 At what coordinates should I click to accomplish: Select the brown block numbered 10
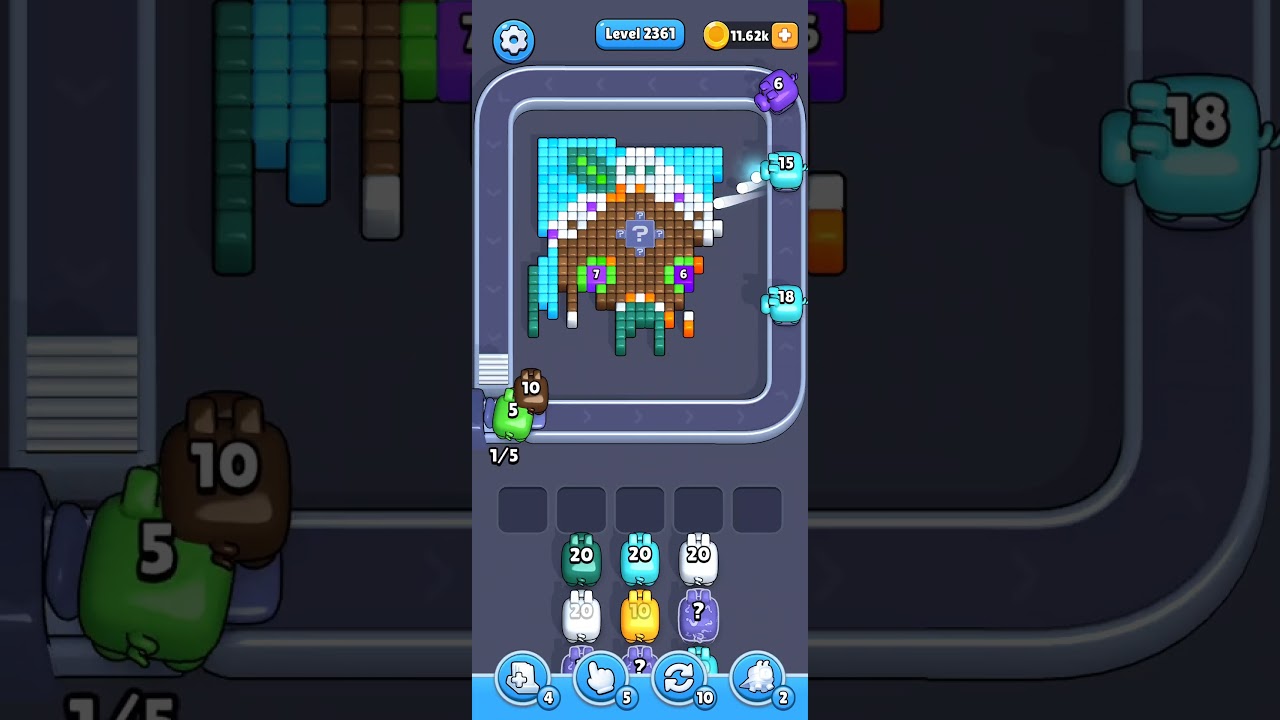coord(531,388)
